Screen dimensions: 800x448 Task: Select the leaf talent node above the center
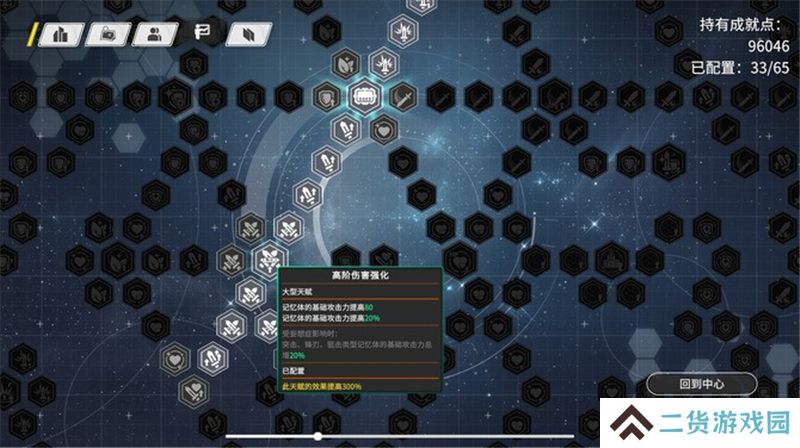(x=345, y=64)
